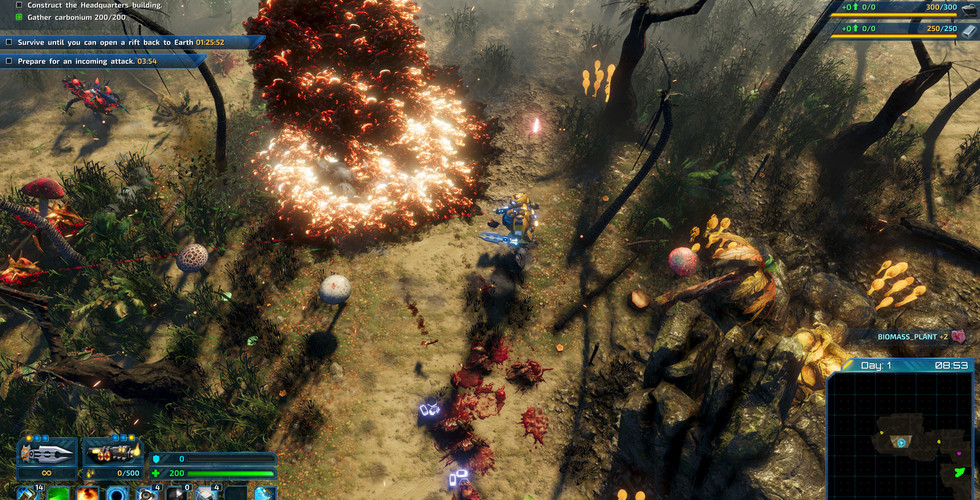Image resolution: width=980 pixels, height=500 pixels.
Task: Select the solid green hotbar slot
Action: 59,493
